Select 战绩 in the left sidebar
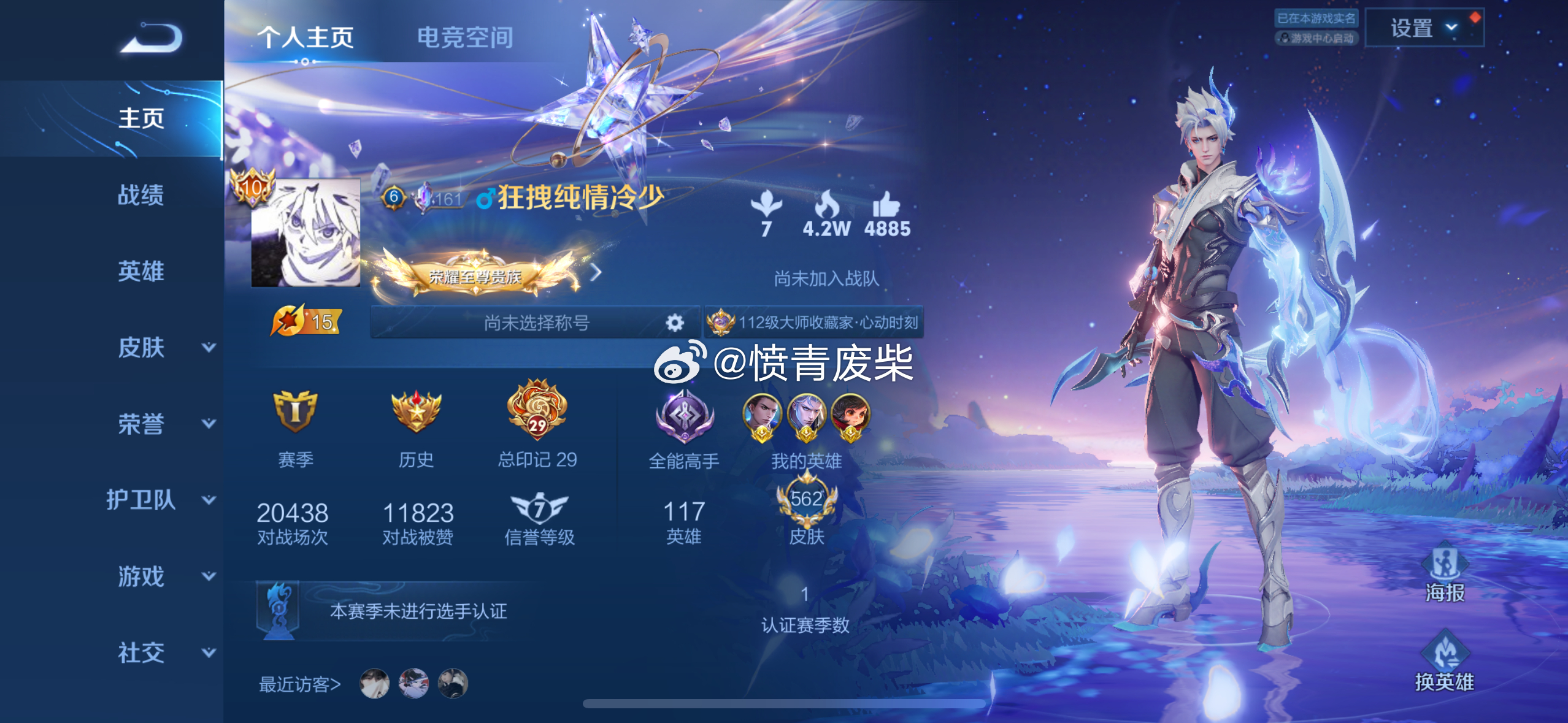 click(x=140, y=195)
